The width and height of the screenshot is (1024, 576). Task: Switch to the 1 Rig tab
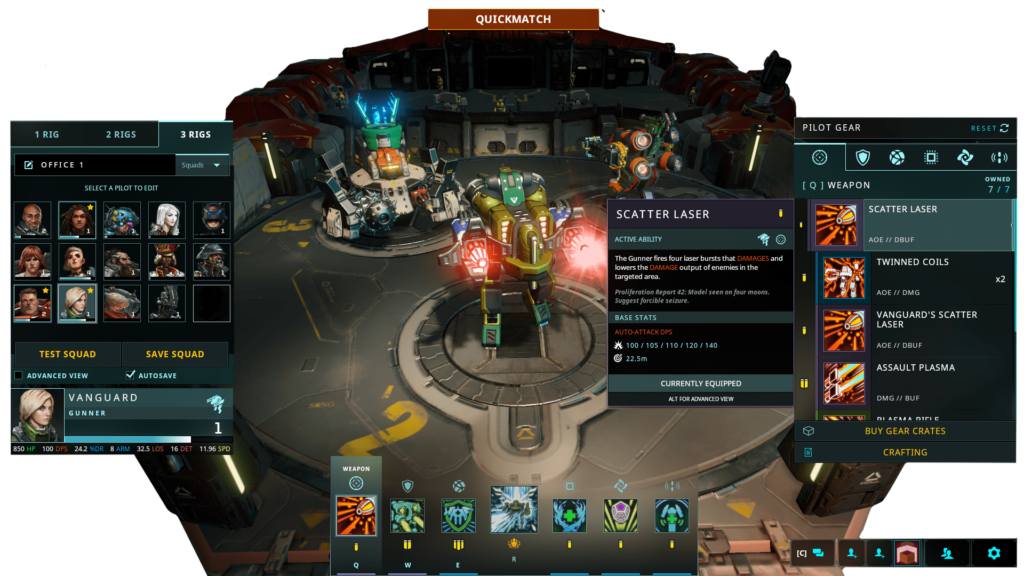[x=47, y=134]
